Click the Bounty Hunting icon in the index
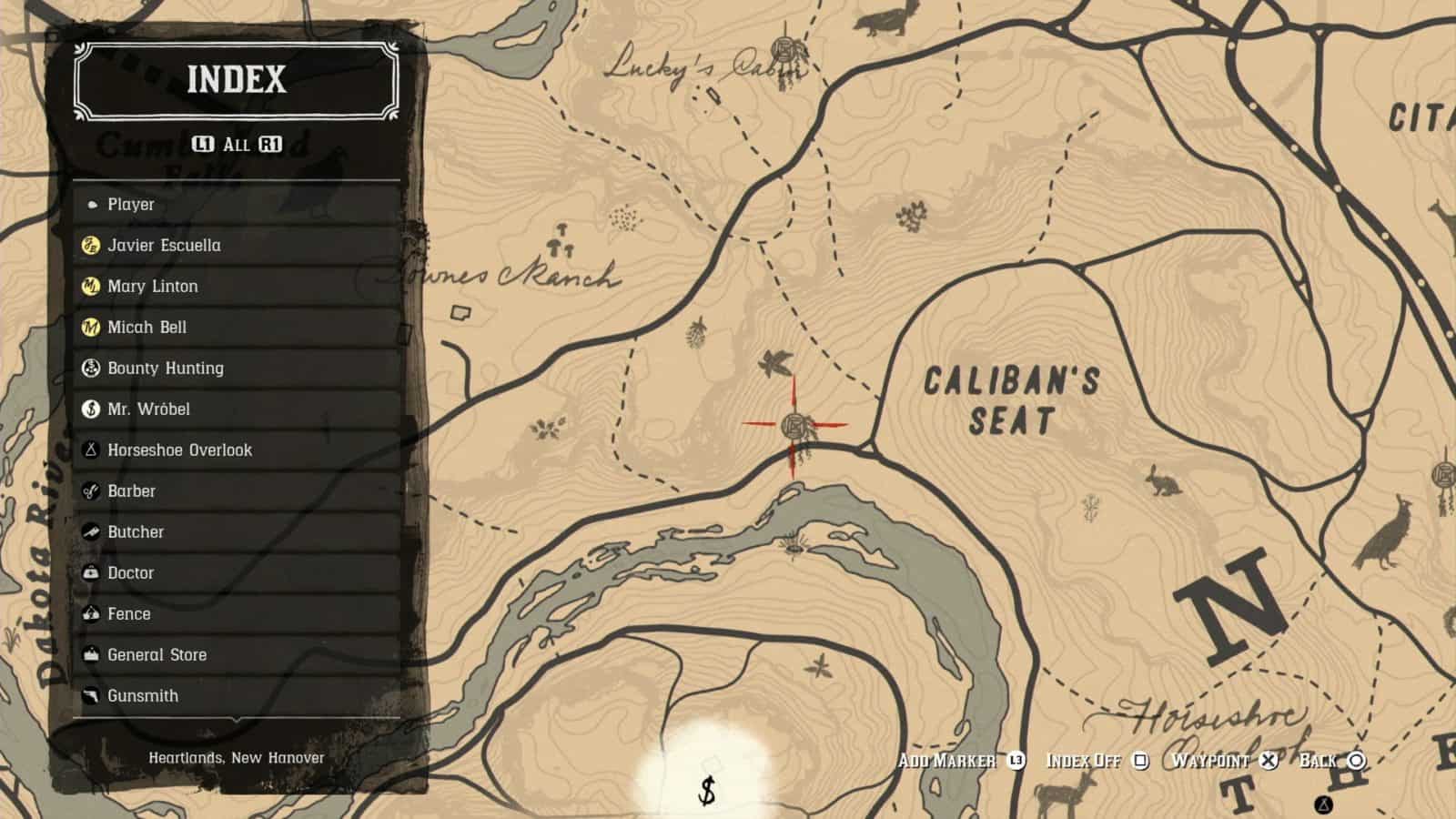The width and height of the screenshot is (1456, 819). point(90,368)
